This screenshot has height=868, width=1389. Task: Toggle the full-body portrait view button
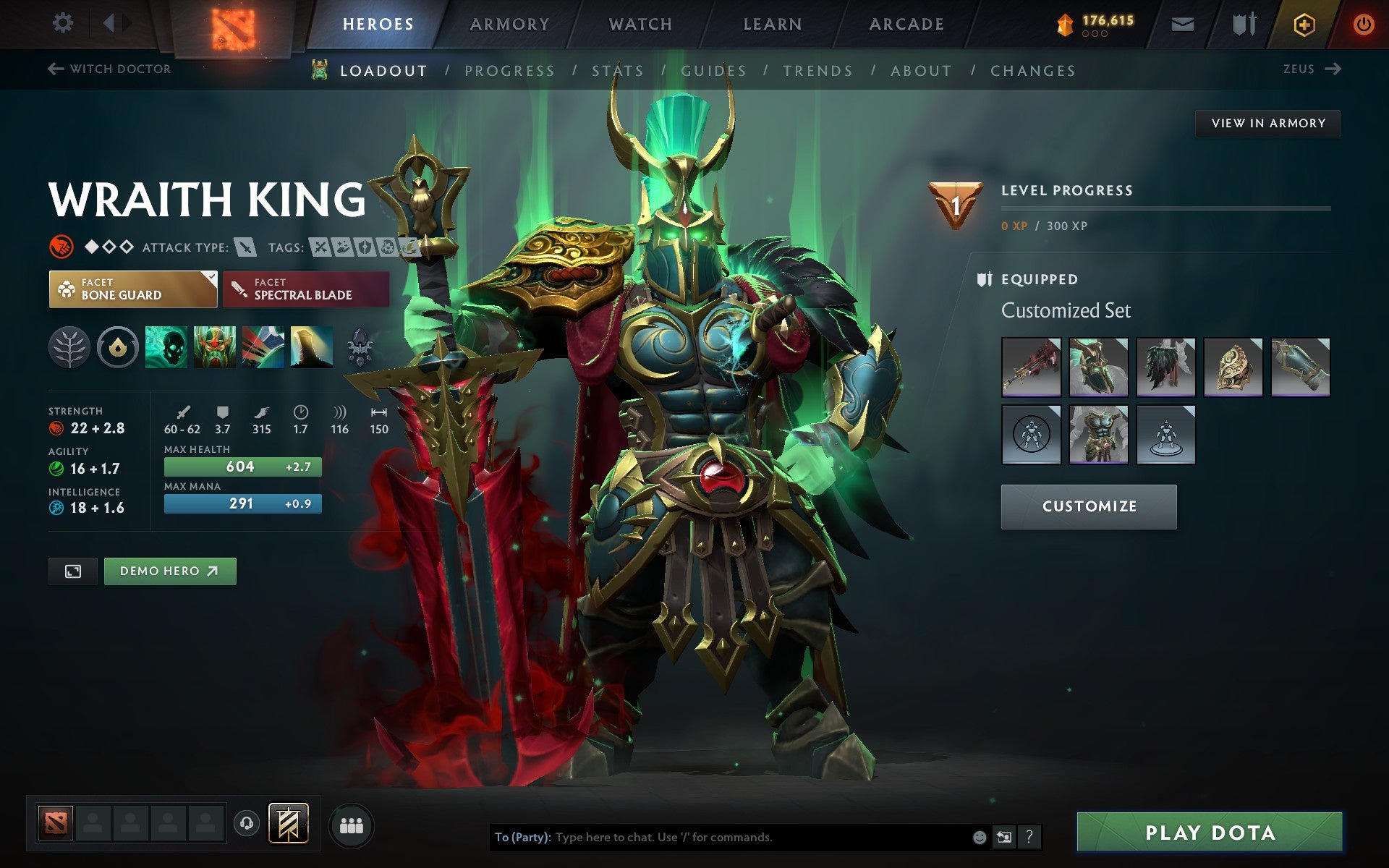tap(72, 571)
